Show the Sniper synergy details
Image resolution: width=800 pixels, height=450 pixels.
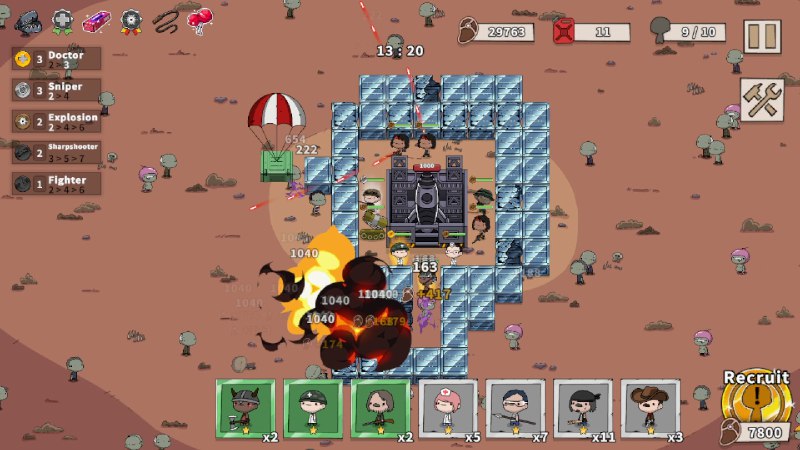coord(57,90)
